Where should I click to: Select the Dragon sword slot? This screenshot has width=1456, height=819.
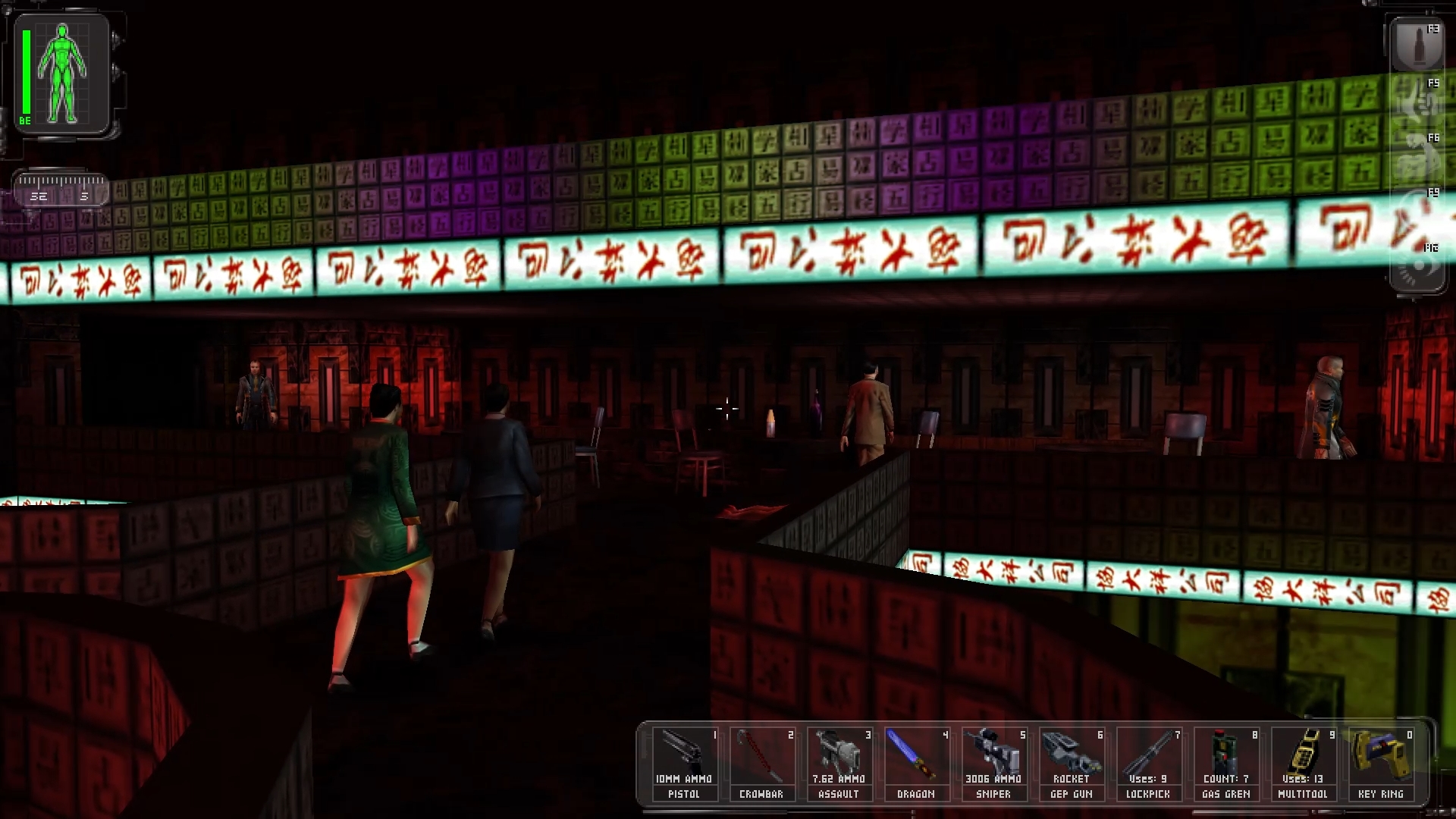915,763
